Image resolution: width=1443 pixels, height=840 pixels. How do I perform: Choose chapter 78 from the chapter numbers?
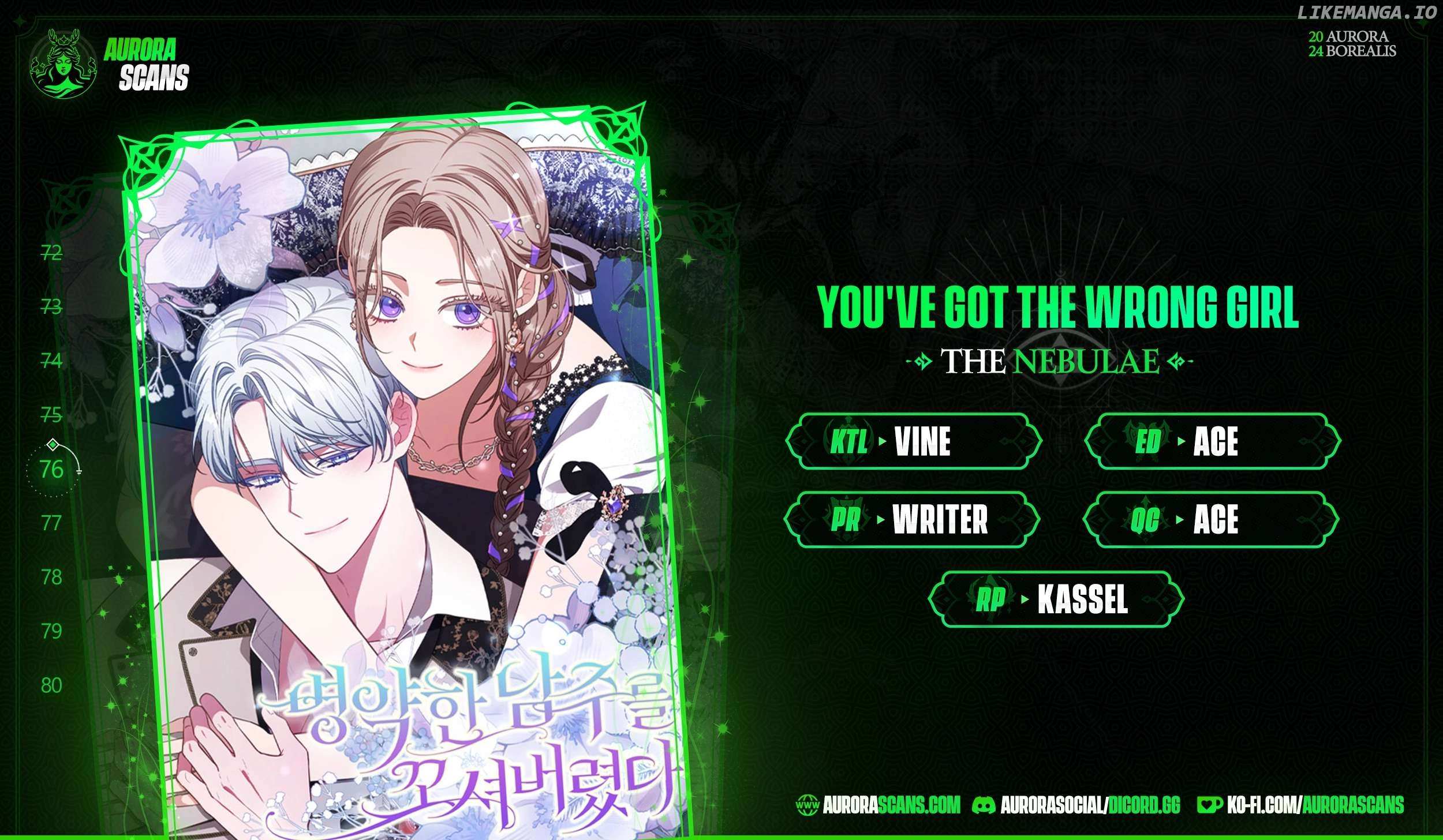tap(51, 577)
